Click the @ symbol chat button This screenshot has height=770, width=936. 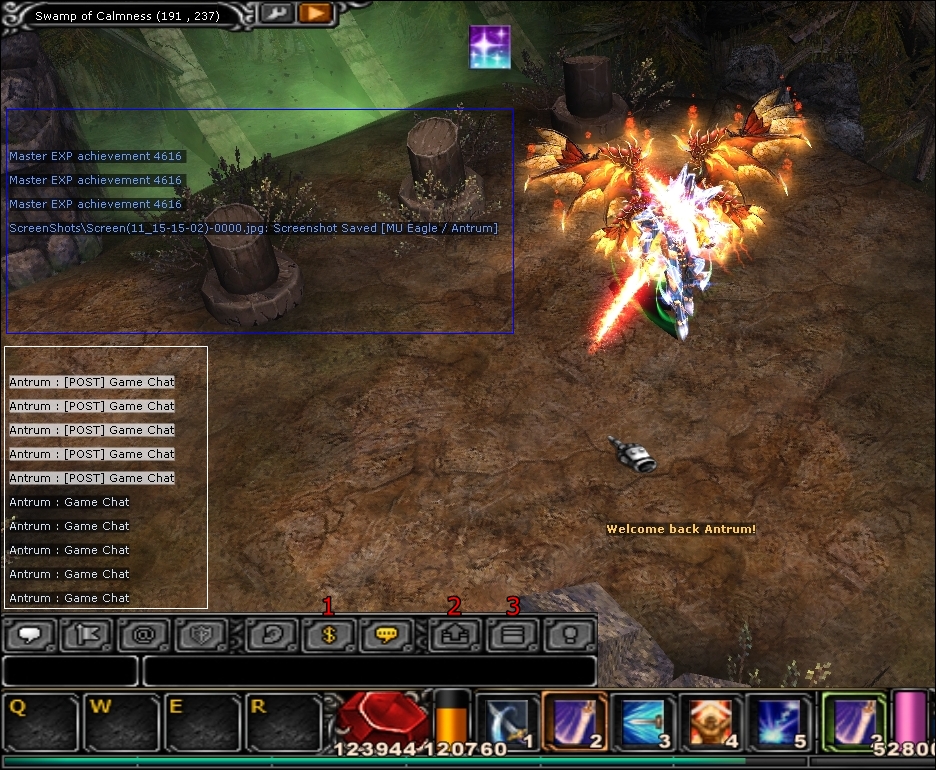tap(145, 635)
